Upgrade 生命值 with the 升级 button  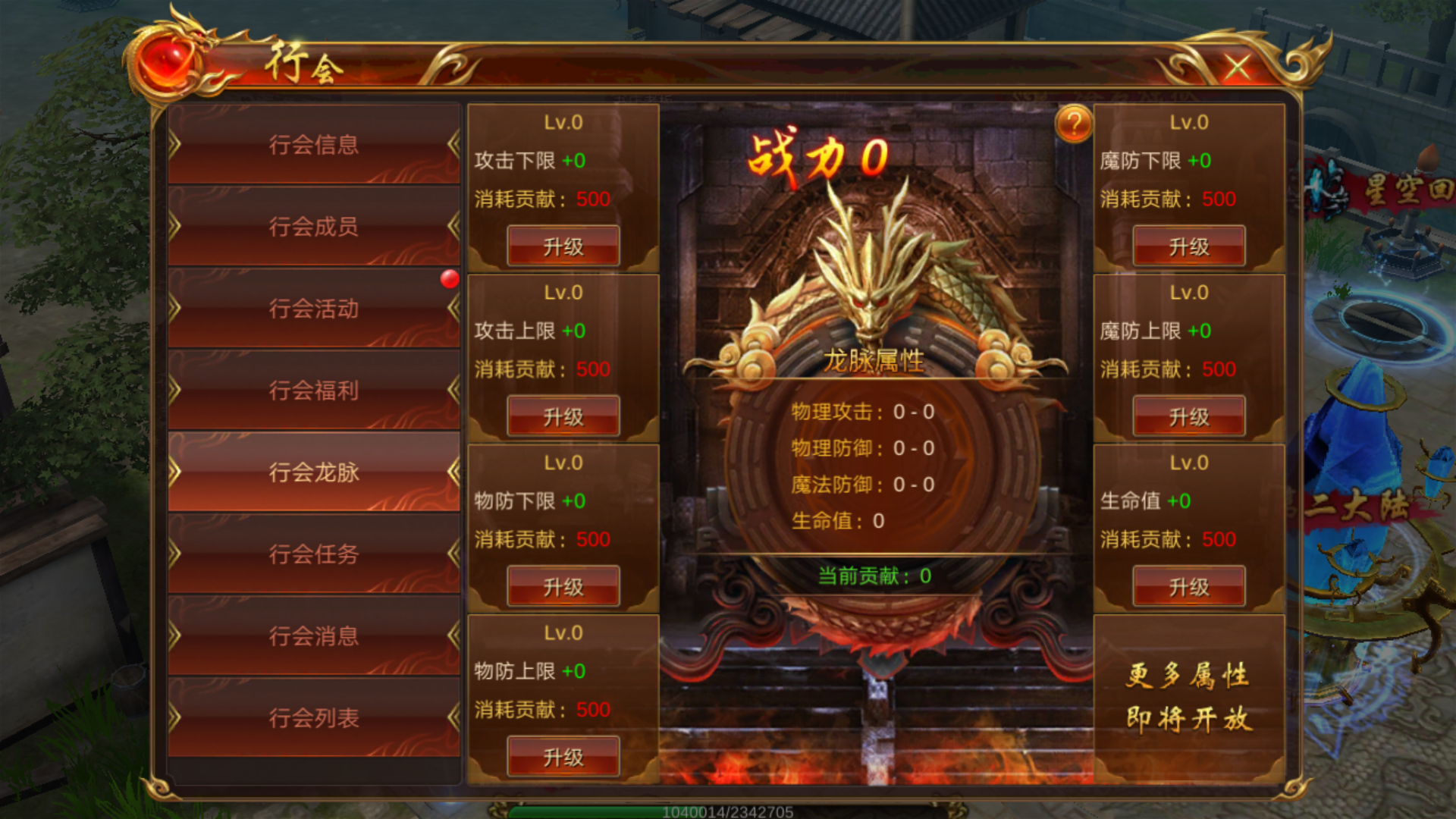coord(1189,587)
